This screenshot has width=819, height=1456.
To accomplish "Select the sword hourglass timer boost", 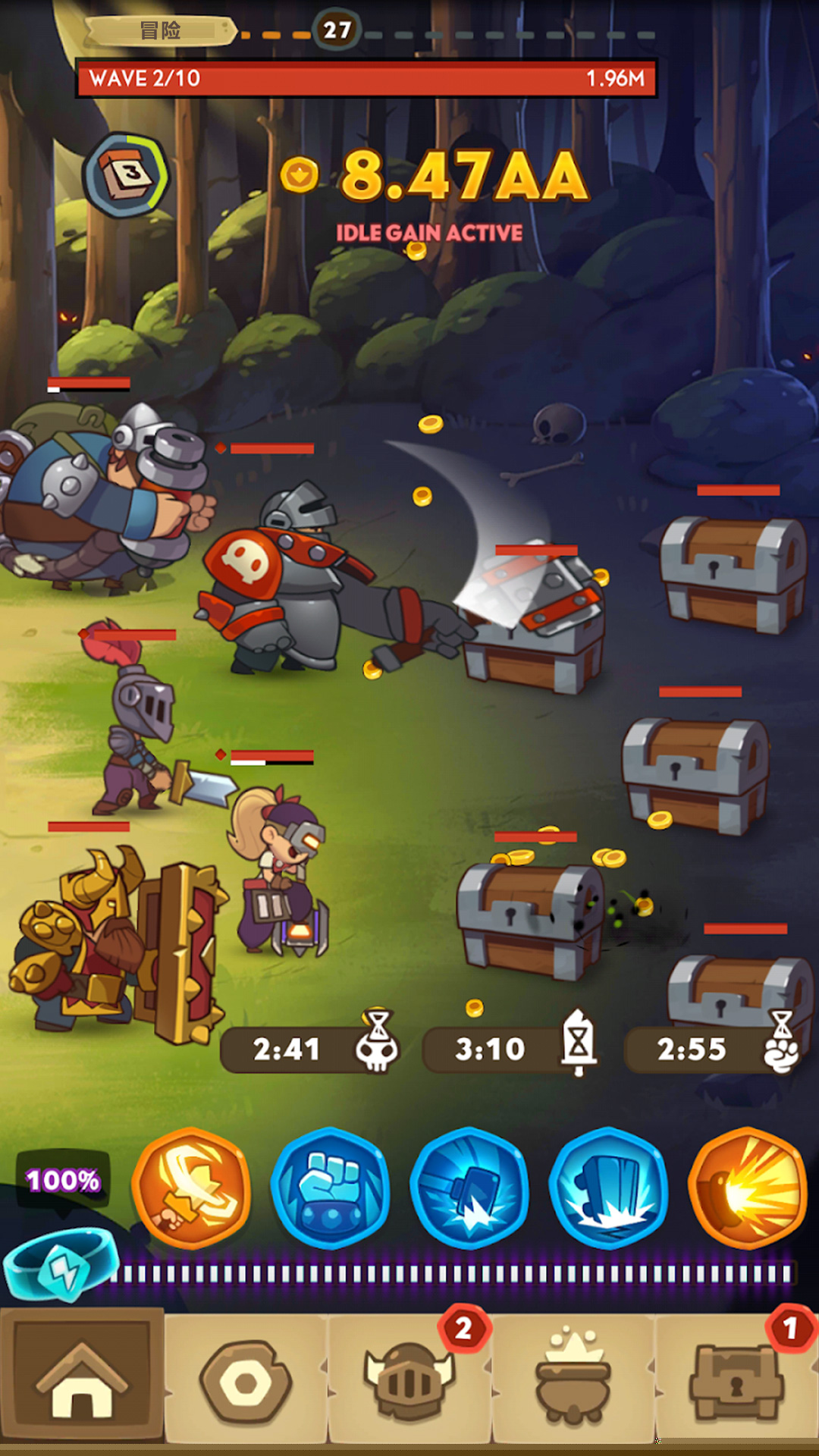I will click(512, 1049).
